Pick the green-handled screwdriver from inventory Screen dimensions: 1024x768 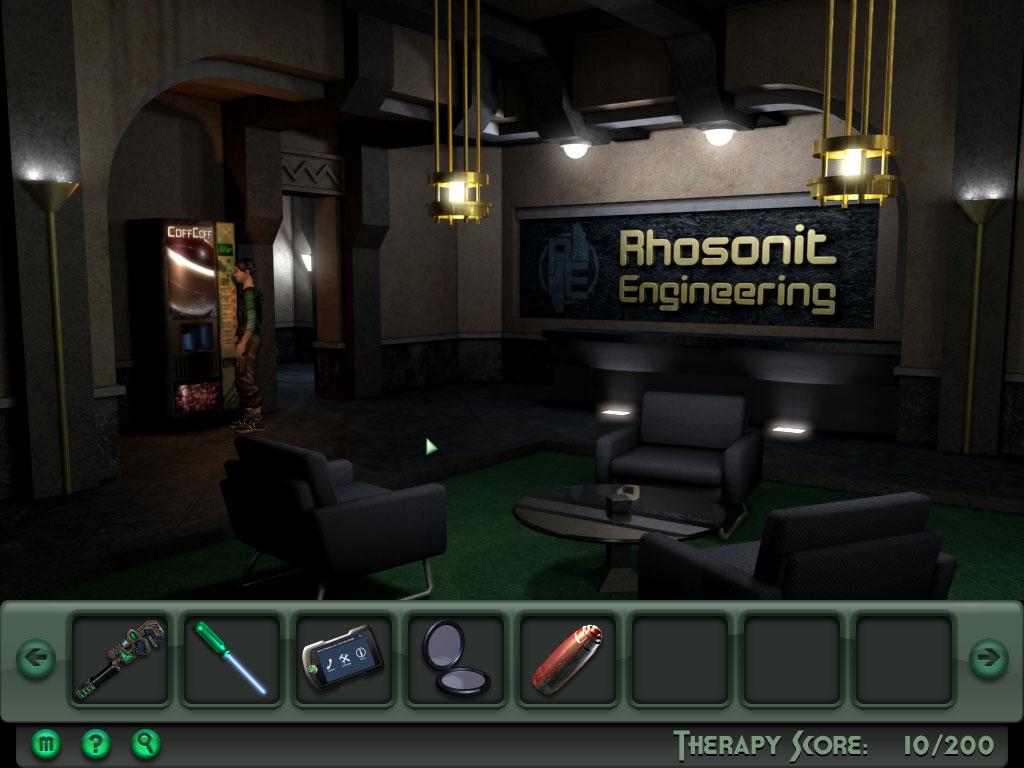231,658
